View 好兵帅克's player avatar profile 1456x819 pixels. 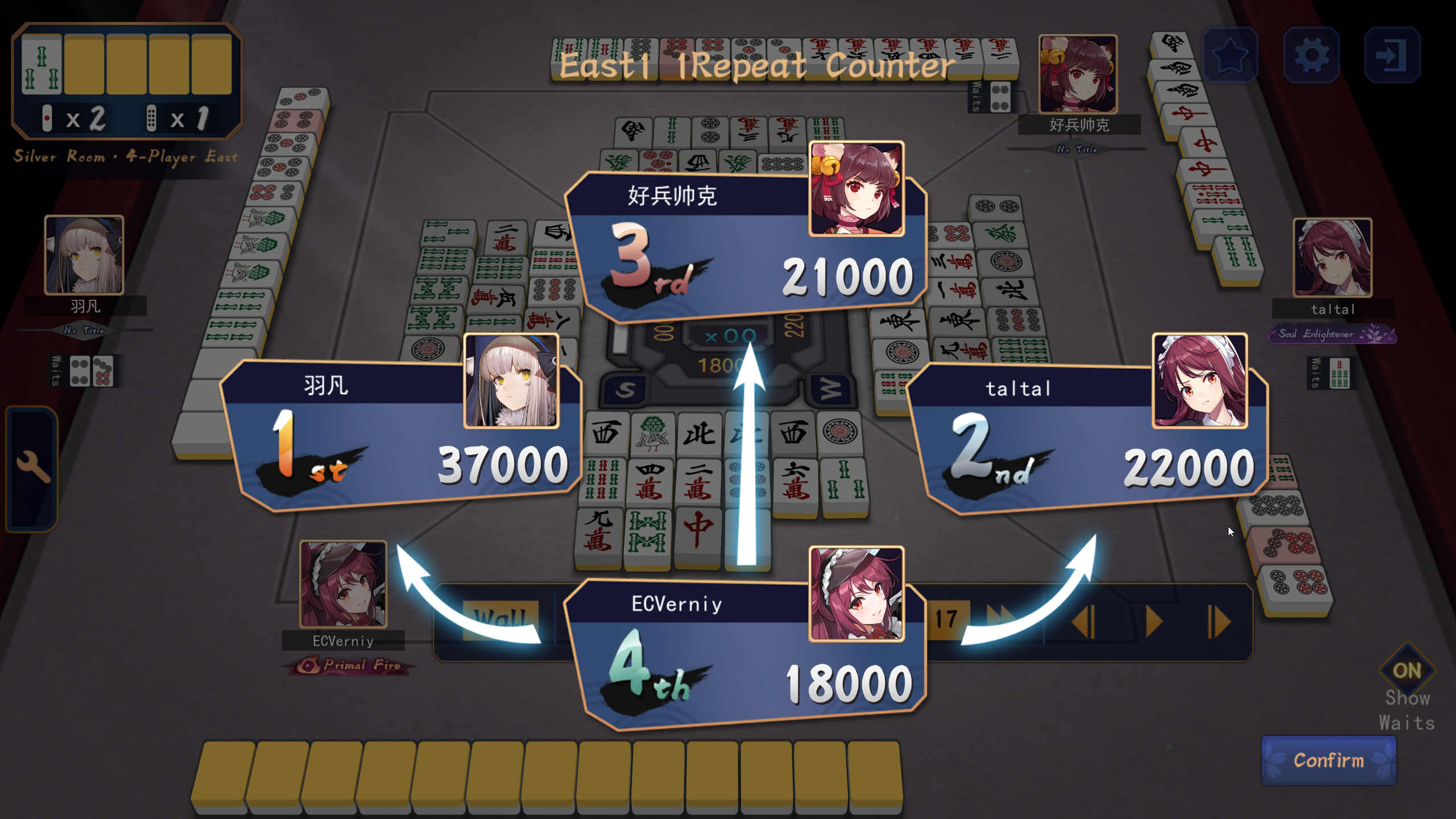pyautogui.click(x=1078, y=74)
